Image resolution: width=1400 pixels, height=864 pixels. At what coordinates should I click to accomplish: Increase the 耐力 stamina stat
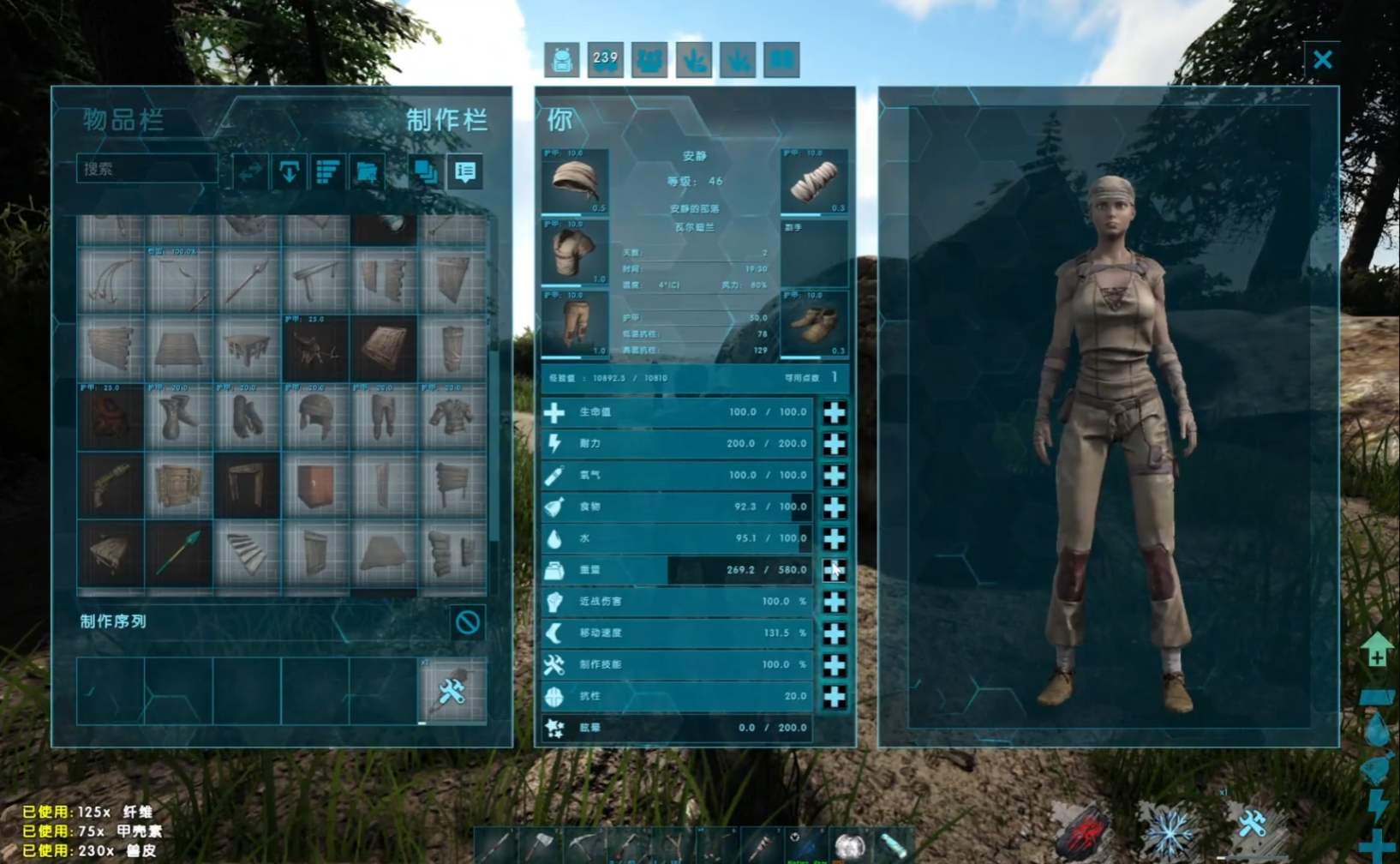click(834, 444)
